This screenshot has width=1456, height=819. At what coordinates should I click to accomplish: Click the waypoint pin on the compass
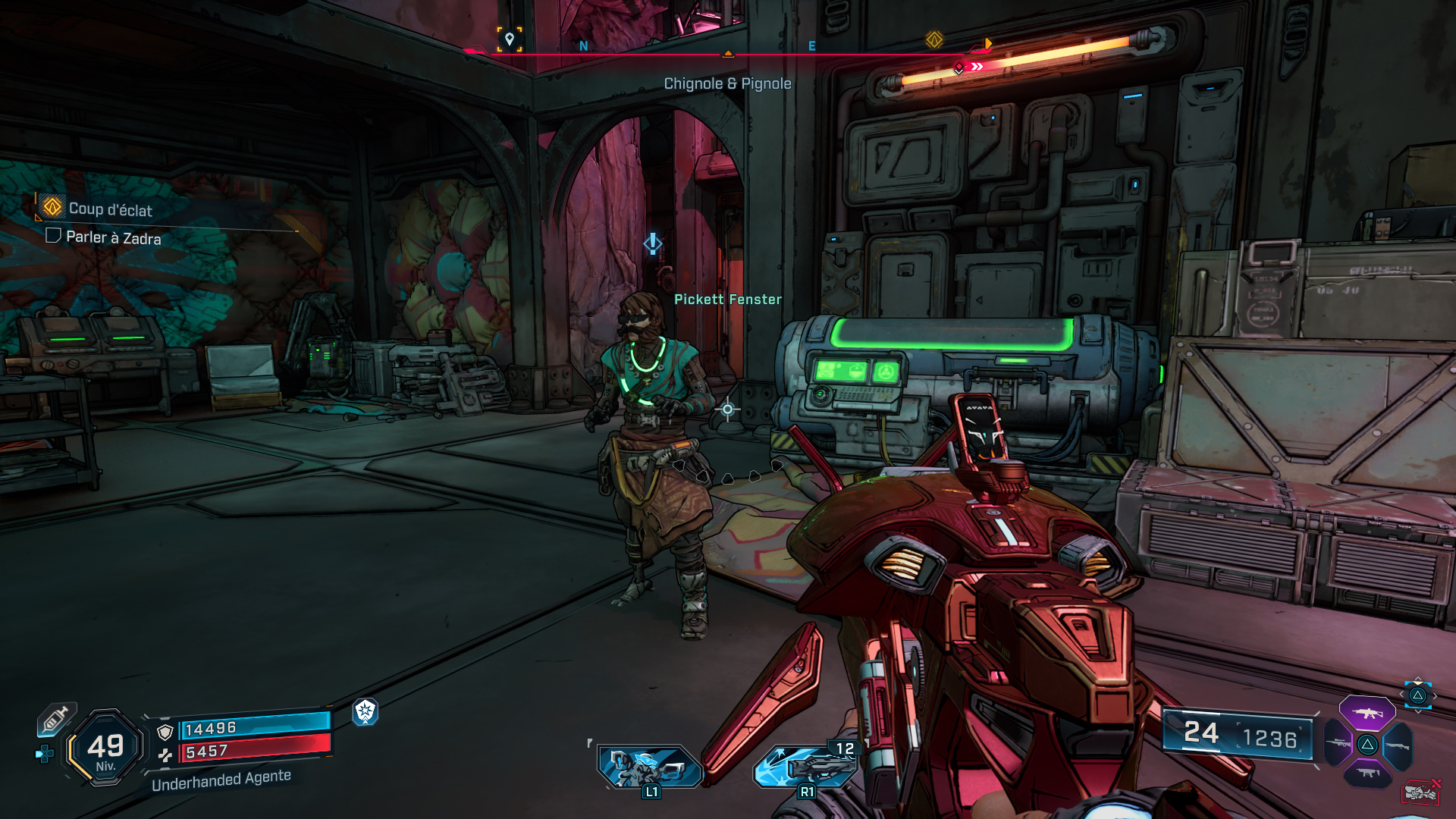[x=510, y=39]
